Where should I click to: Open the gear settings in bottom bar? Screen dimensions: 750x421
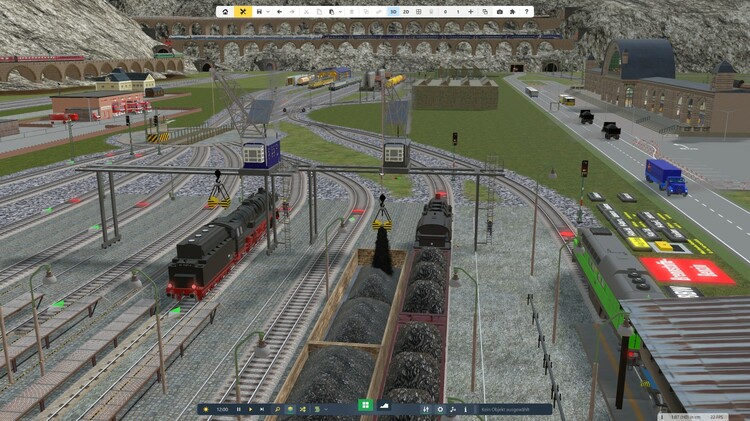click(440, 409)
